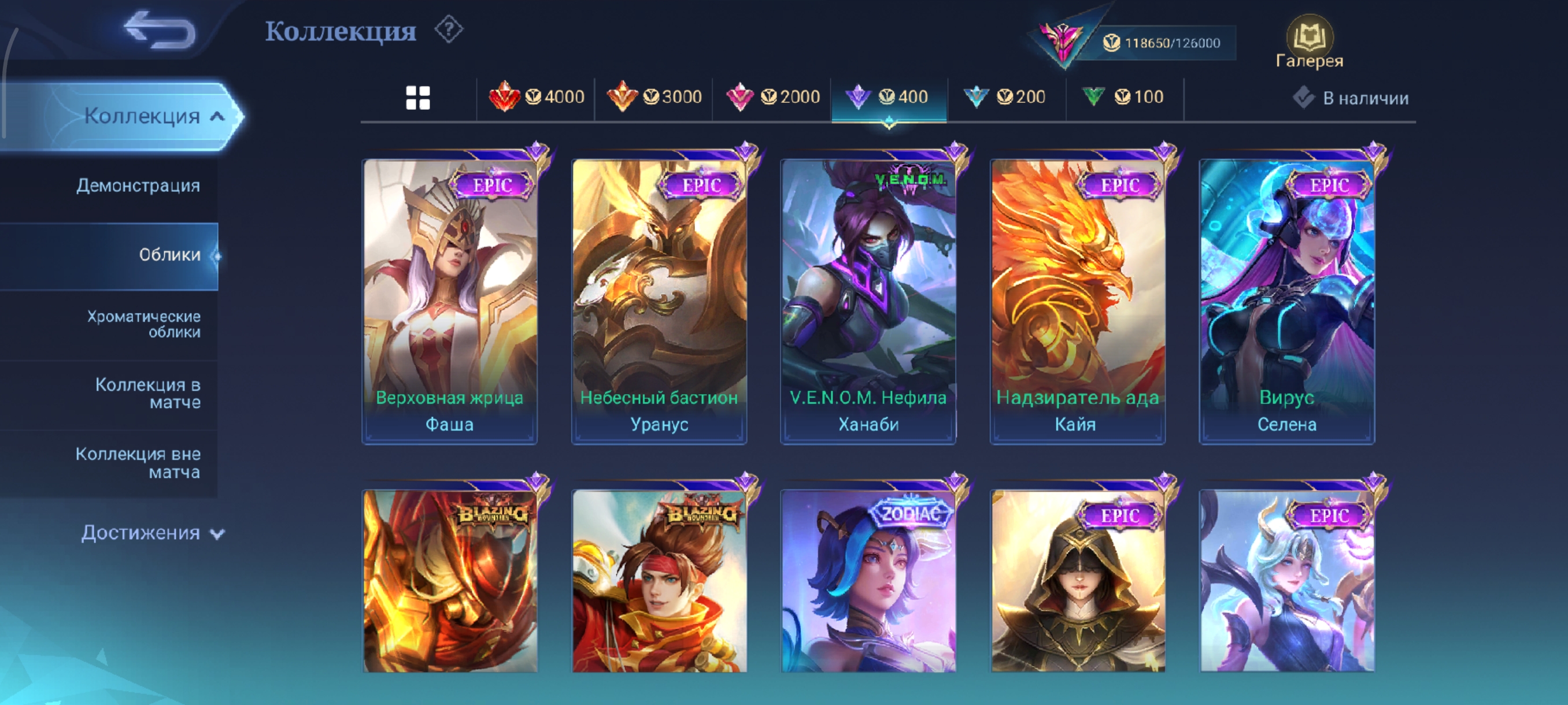Show all skins with the grid tab
Screen dimensions: 1568x705
pos(417,97)
